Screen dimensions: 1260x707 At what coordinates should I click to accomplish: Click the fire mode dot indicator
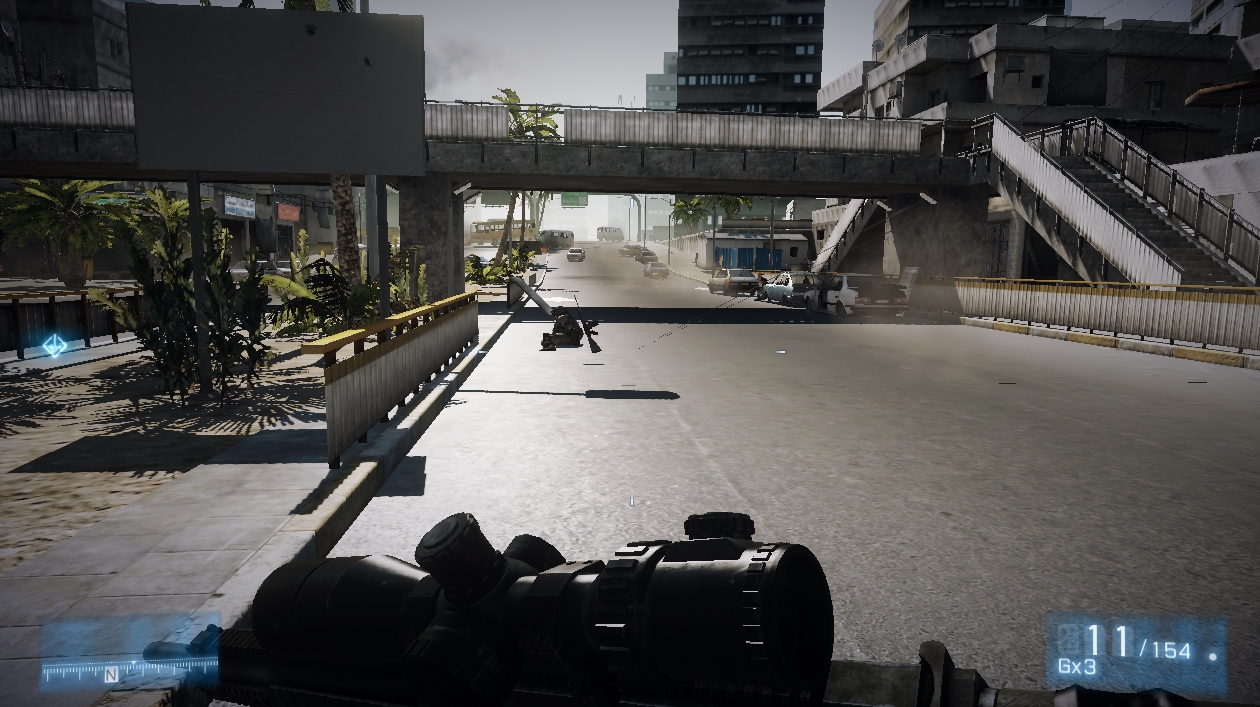[x=1213, y=659]
